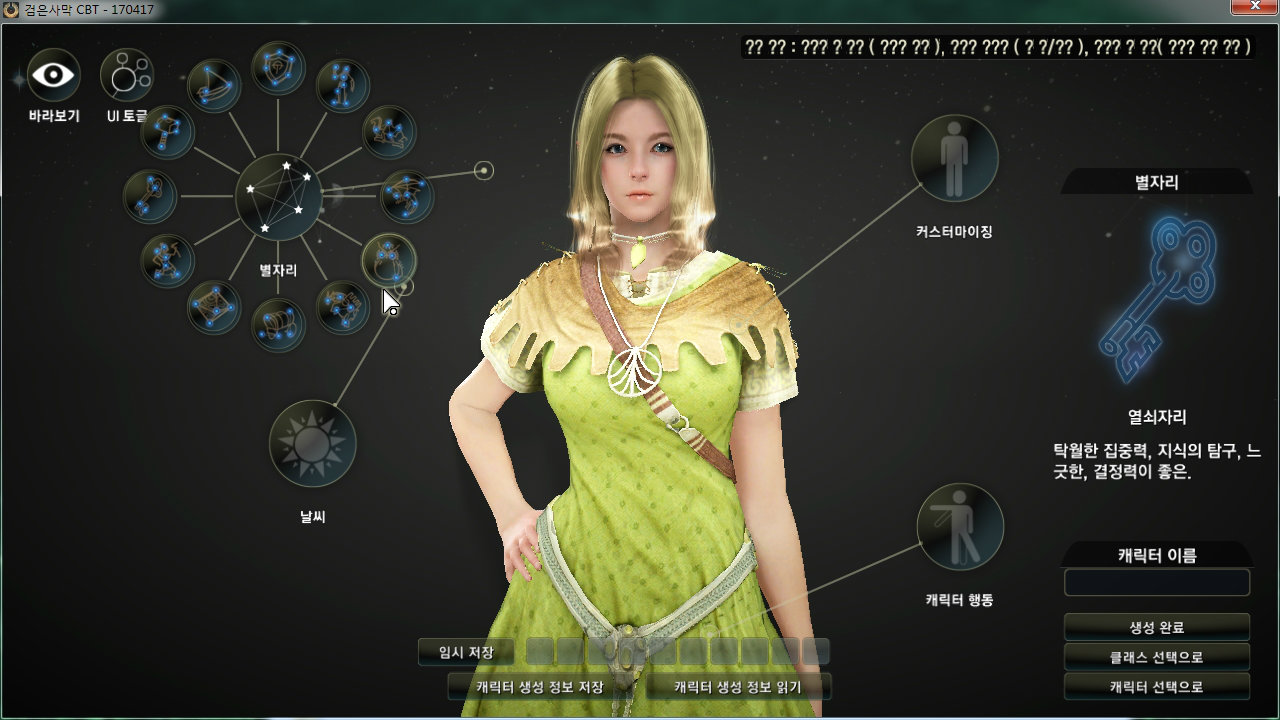The width and height of the screenshot is (1280, 720).
Task: Open the central 별자리 constellation wheel
Action: (x=278, y=197)
